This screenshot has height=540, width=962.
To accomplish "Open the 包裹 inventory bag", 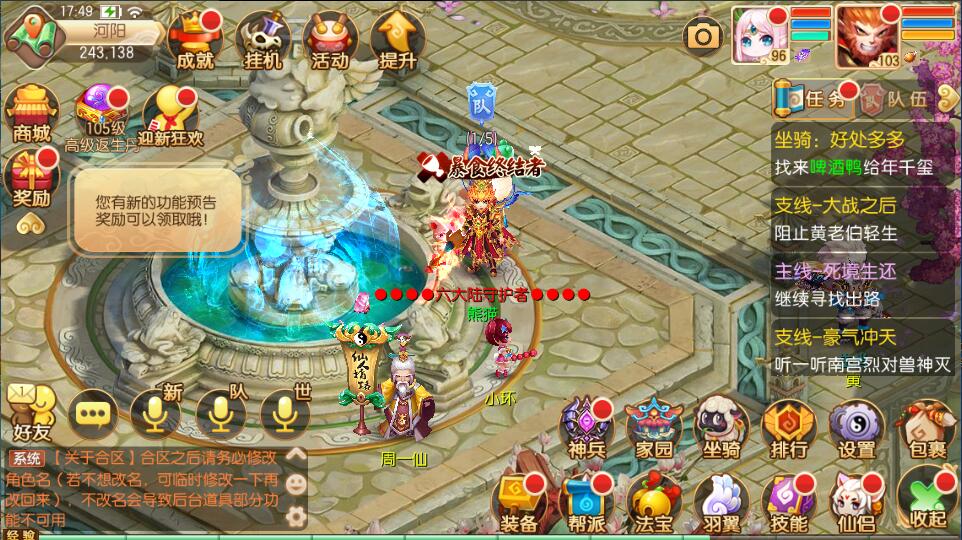I will [x=924, y=429].
